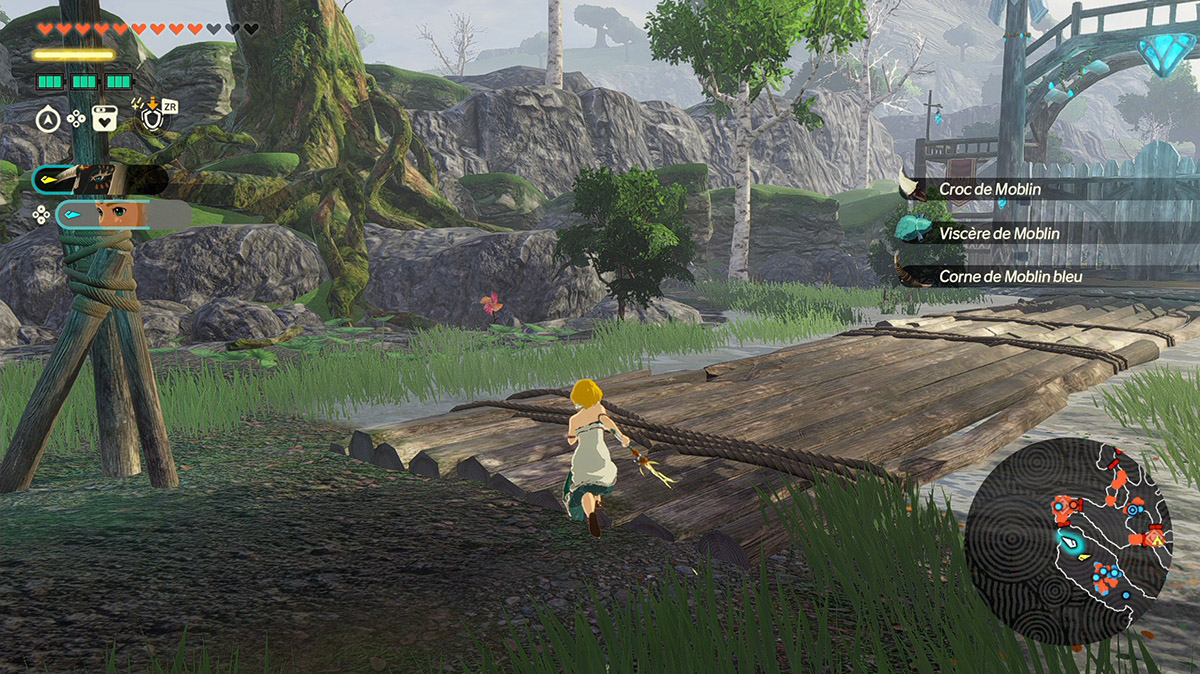Select the masked companion character portrait
Image resolution: width=1200 pixels, height=674 pixels.
pos(98,179)
